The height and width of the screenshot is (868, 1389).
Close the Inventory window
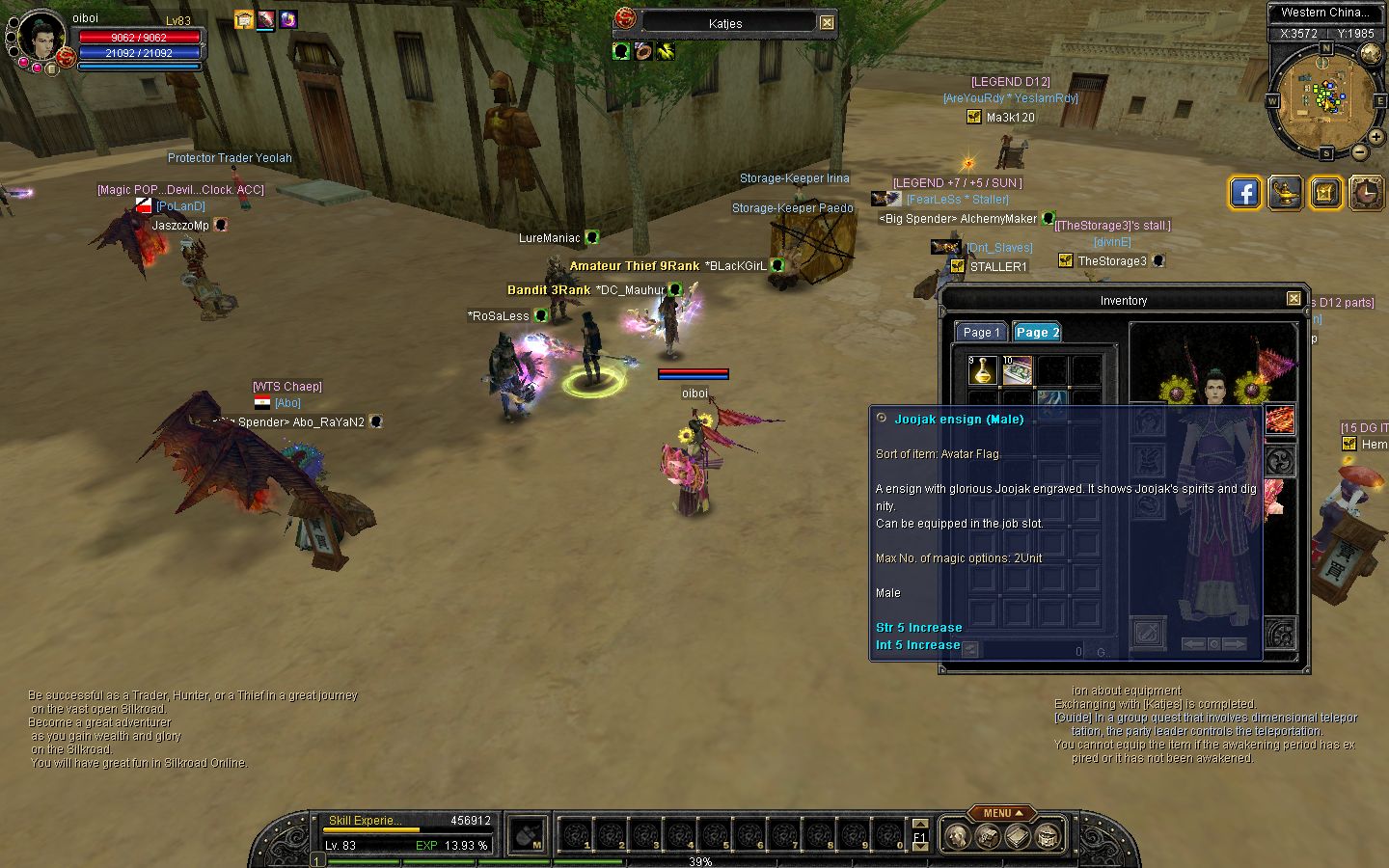pos(1294,299)
